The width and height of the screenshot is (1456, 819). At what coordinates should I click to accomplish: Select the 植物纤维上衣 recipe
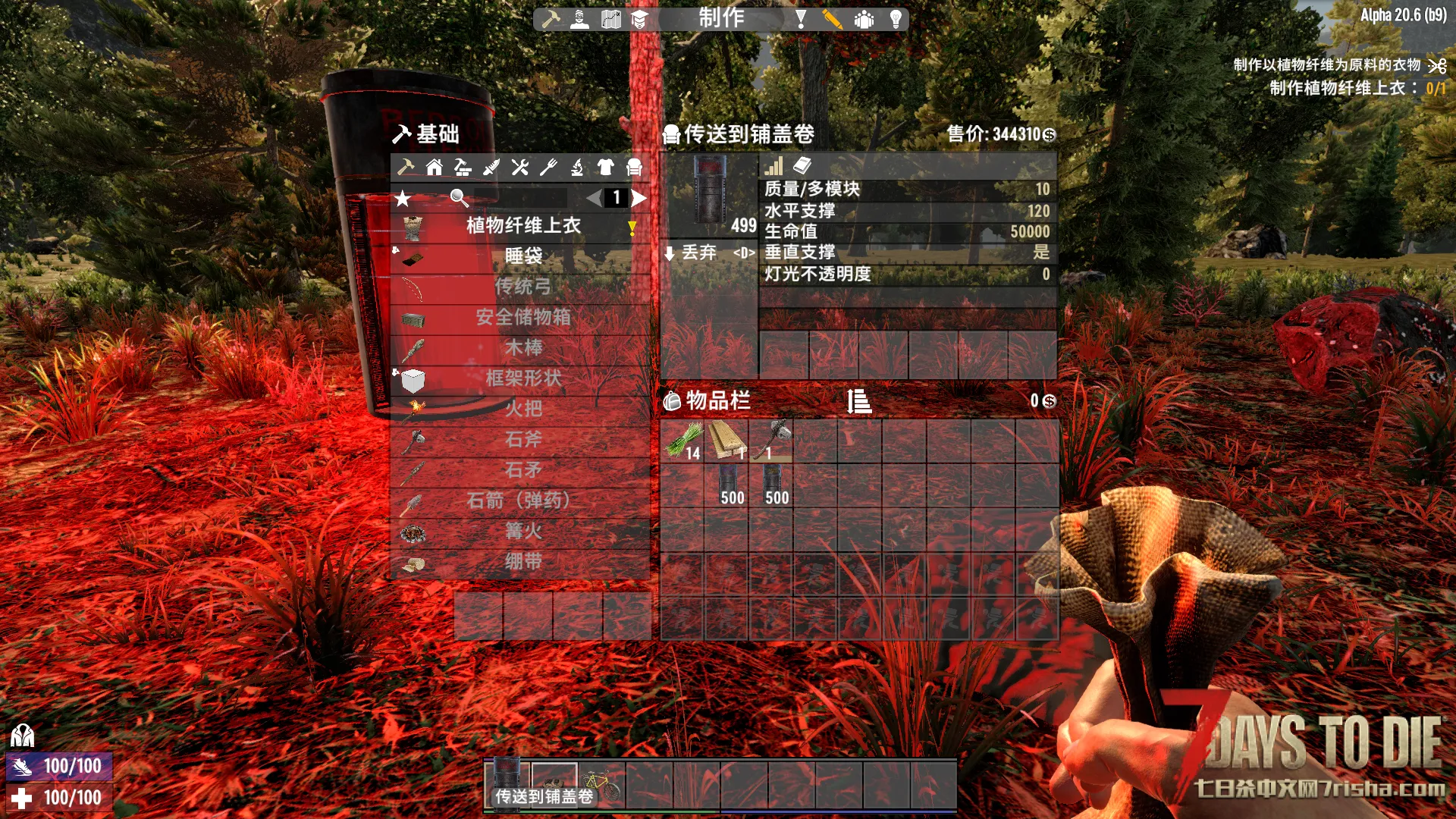point(522,226)
